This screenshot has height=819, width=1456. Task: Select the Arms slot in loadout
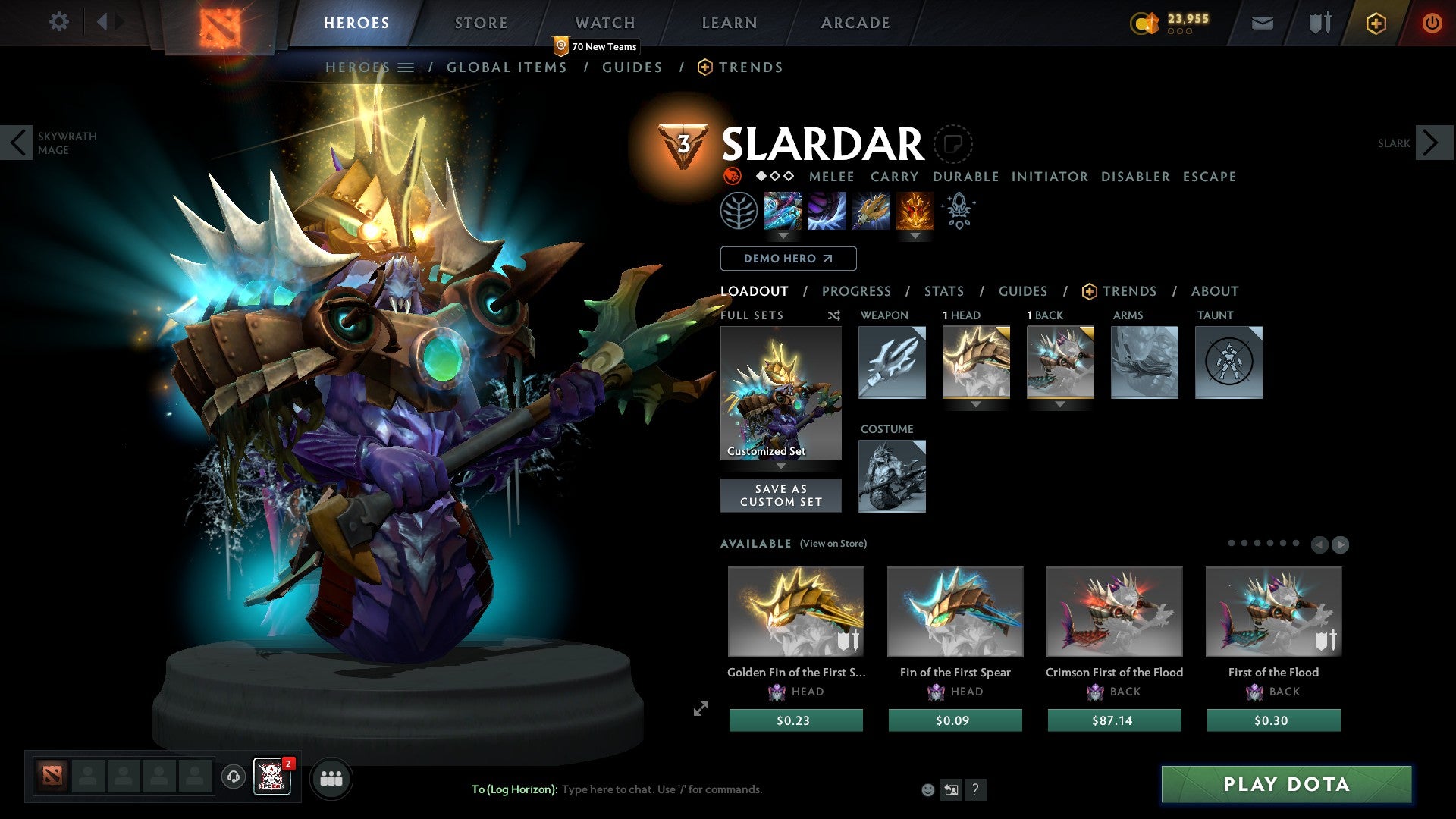pyautogui.click(x=1144, y=362)
